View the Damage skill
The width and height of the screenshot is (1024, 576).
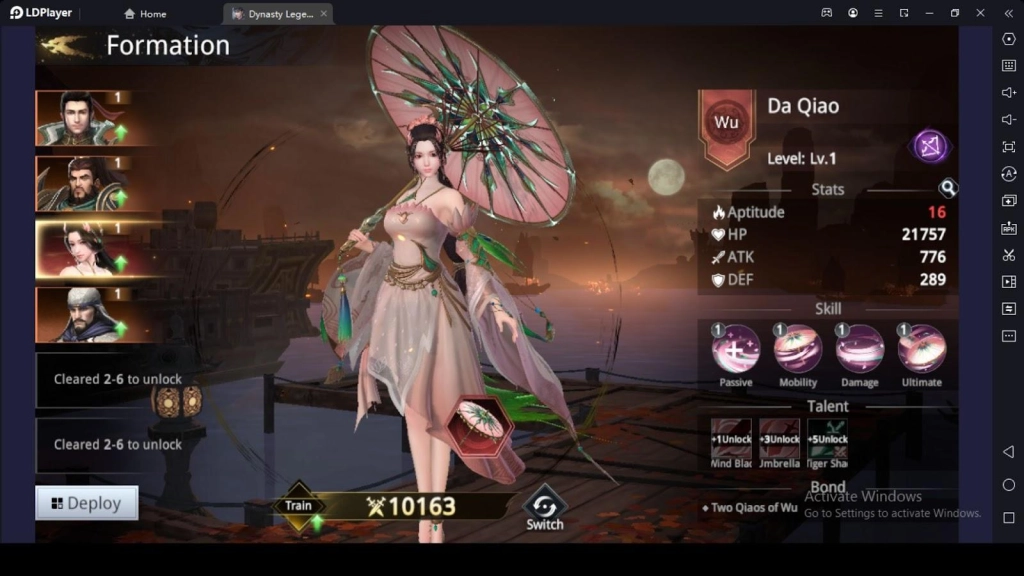[x=860, y=351]
